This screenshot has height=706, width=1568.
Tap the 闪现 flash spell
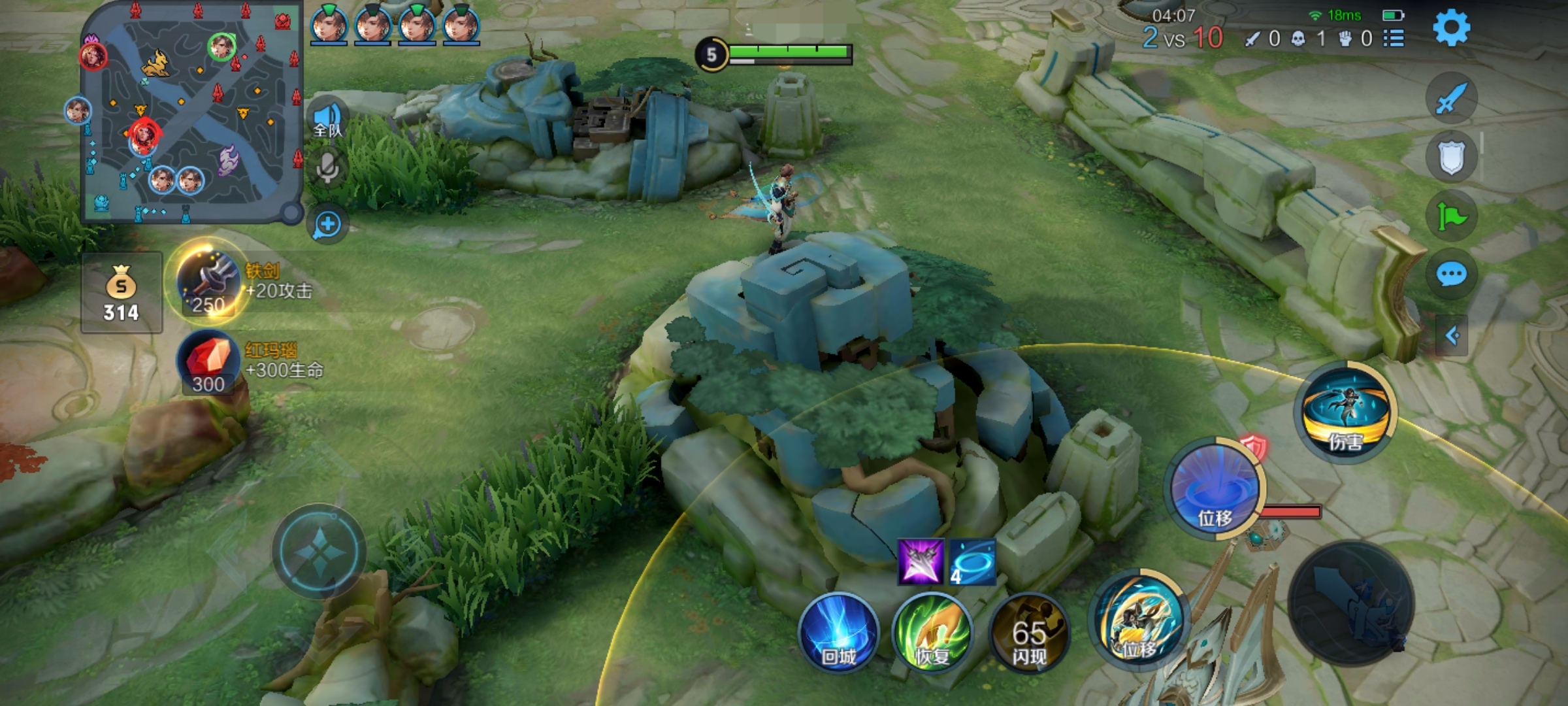tap(1028, 633)
